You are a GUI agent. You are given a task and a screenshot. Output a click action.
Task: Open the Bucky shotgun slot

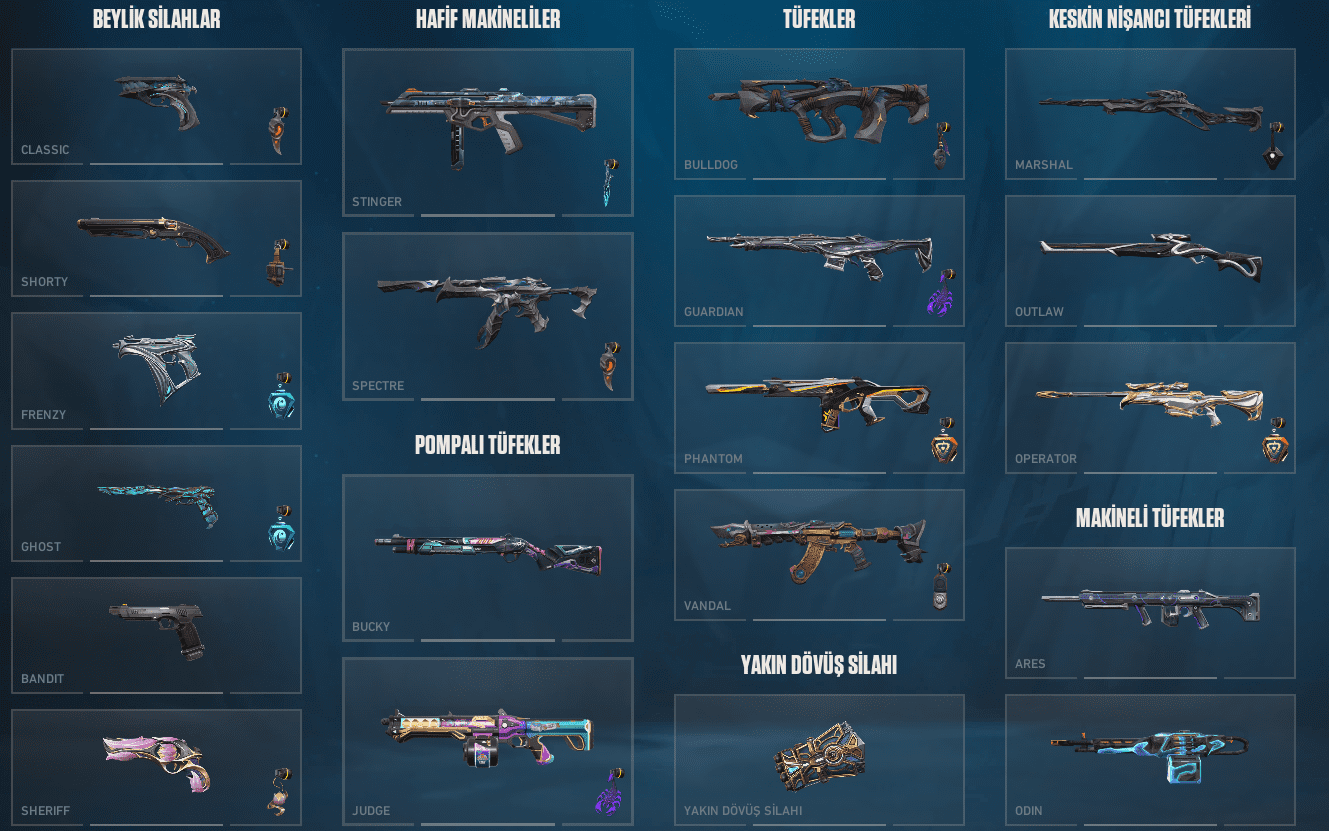[x=487, y=555]
